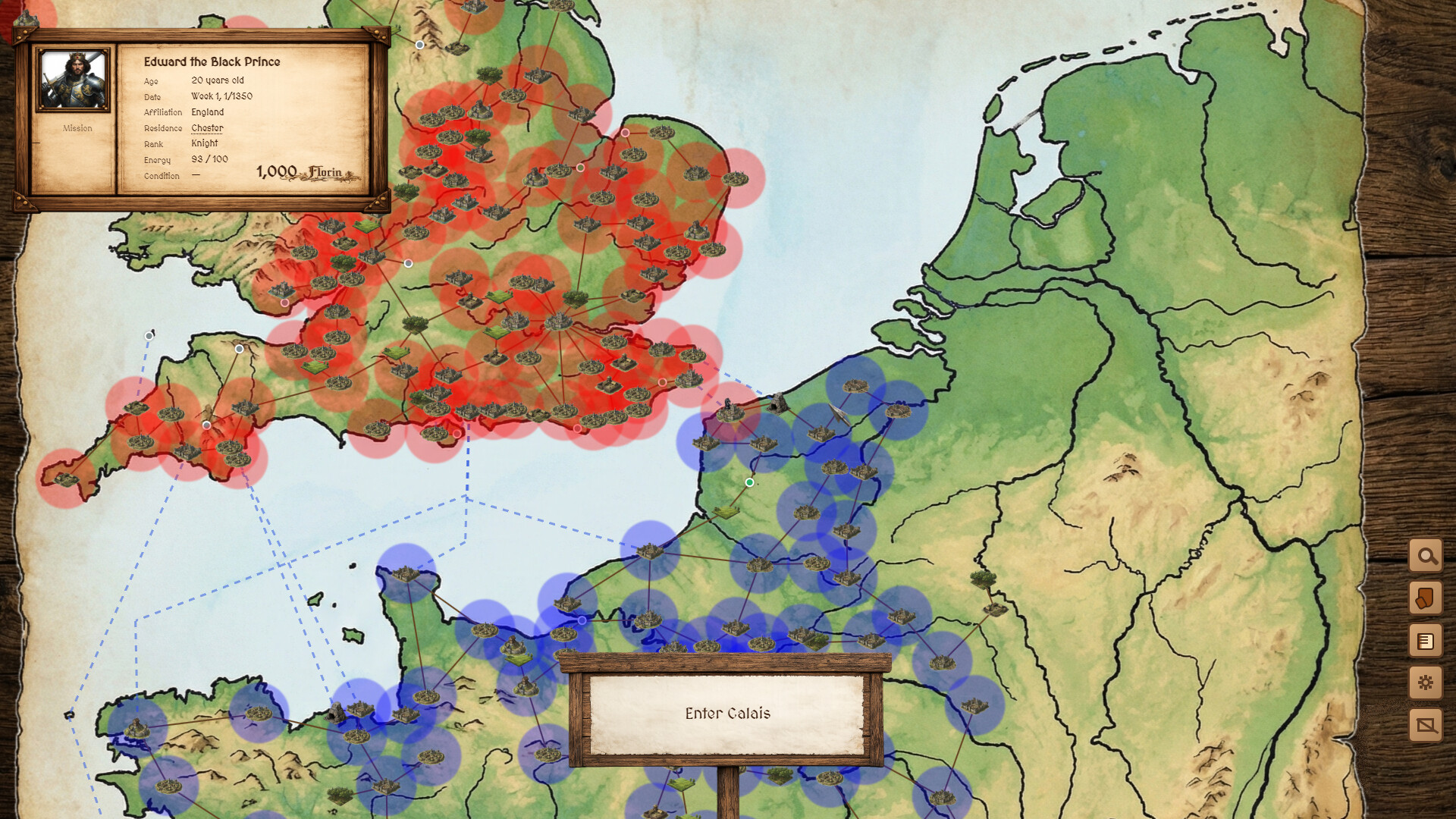Click the castle emblem atop the character panel
This screenshot has height=819, width=1456.
[25, 17]
